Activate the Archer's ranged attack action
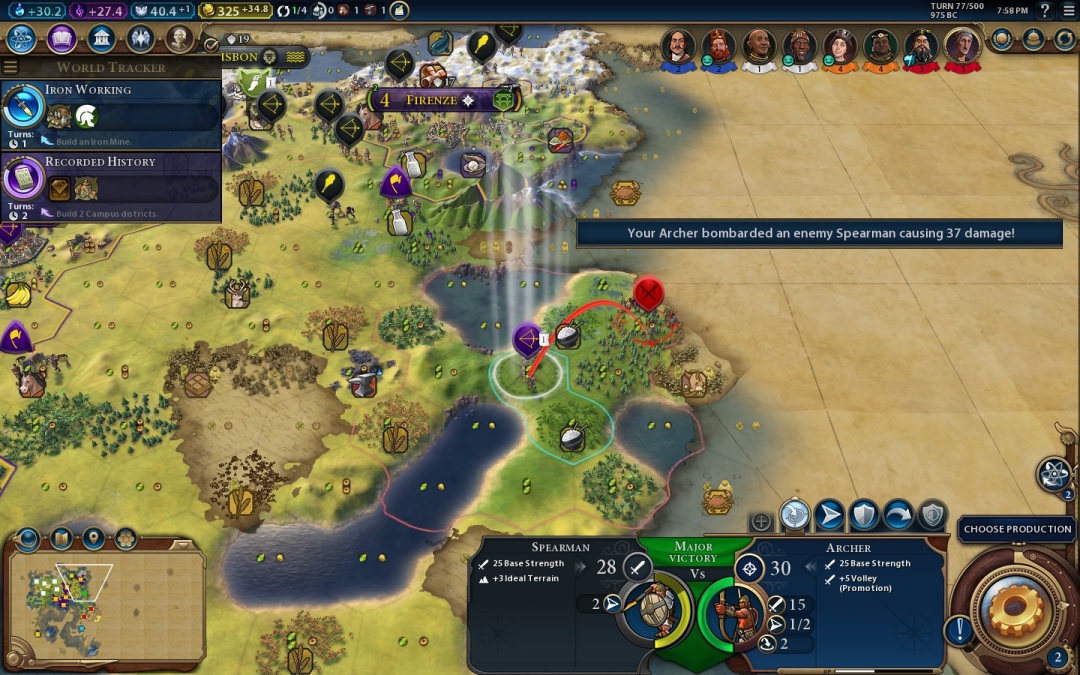 795,515
